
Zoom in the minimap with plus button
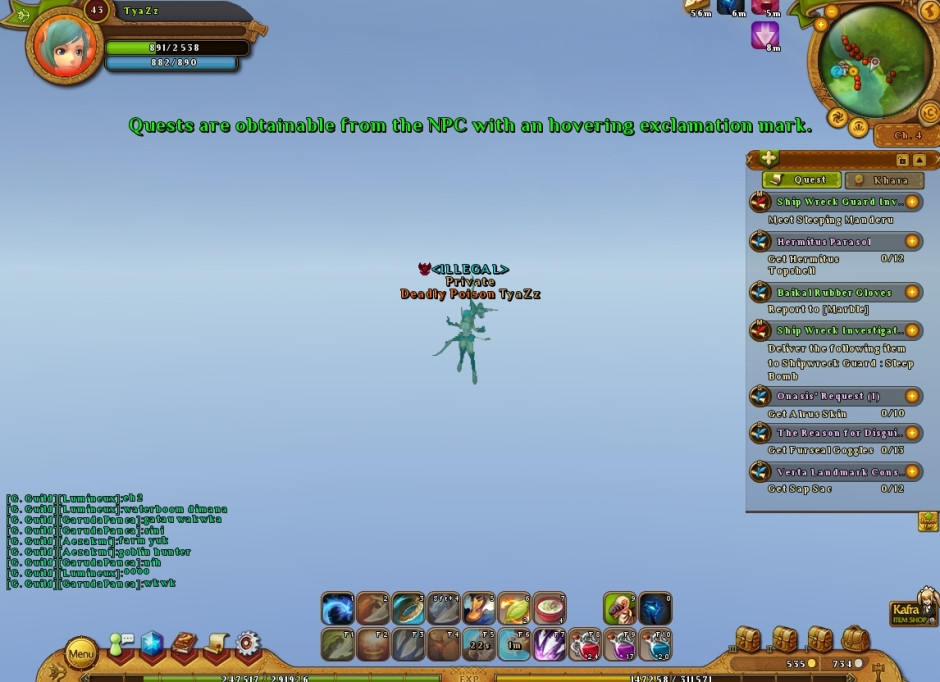click(821, 25)
